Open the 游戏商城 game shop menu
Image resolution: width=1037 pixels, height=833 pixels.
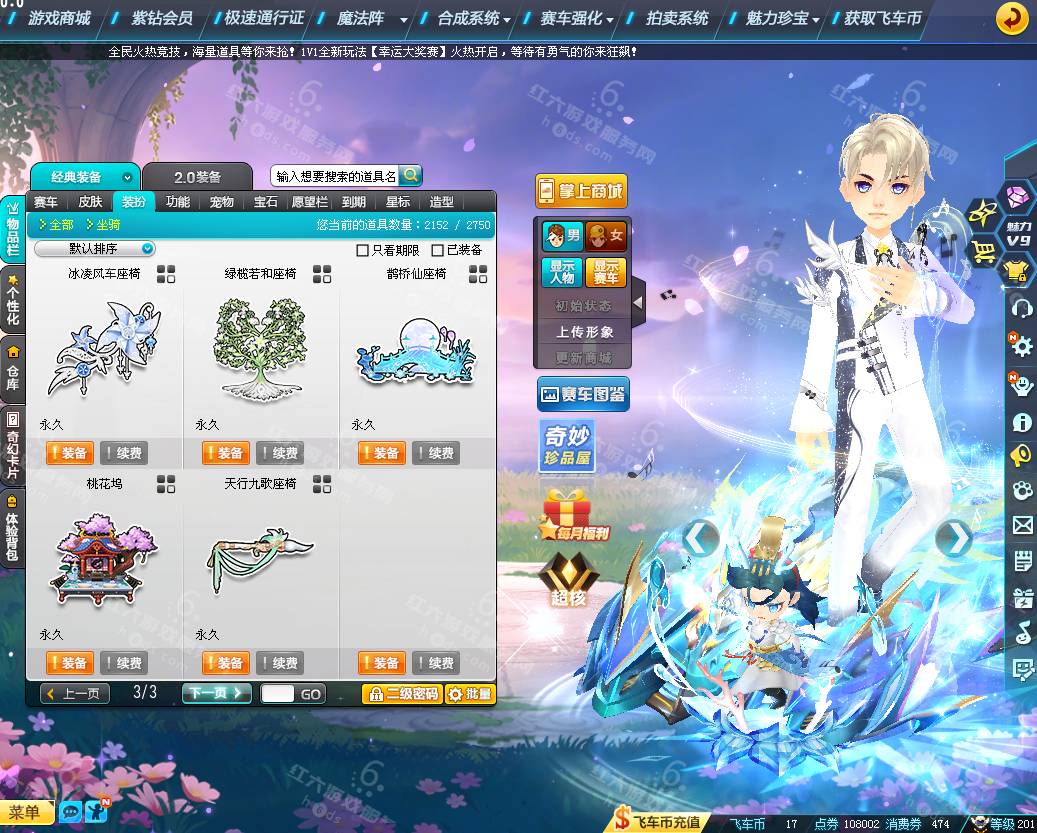pyautogui.click(x=59, y=18)
